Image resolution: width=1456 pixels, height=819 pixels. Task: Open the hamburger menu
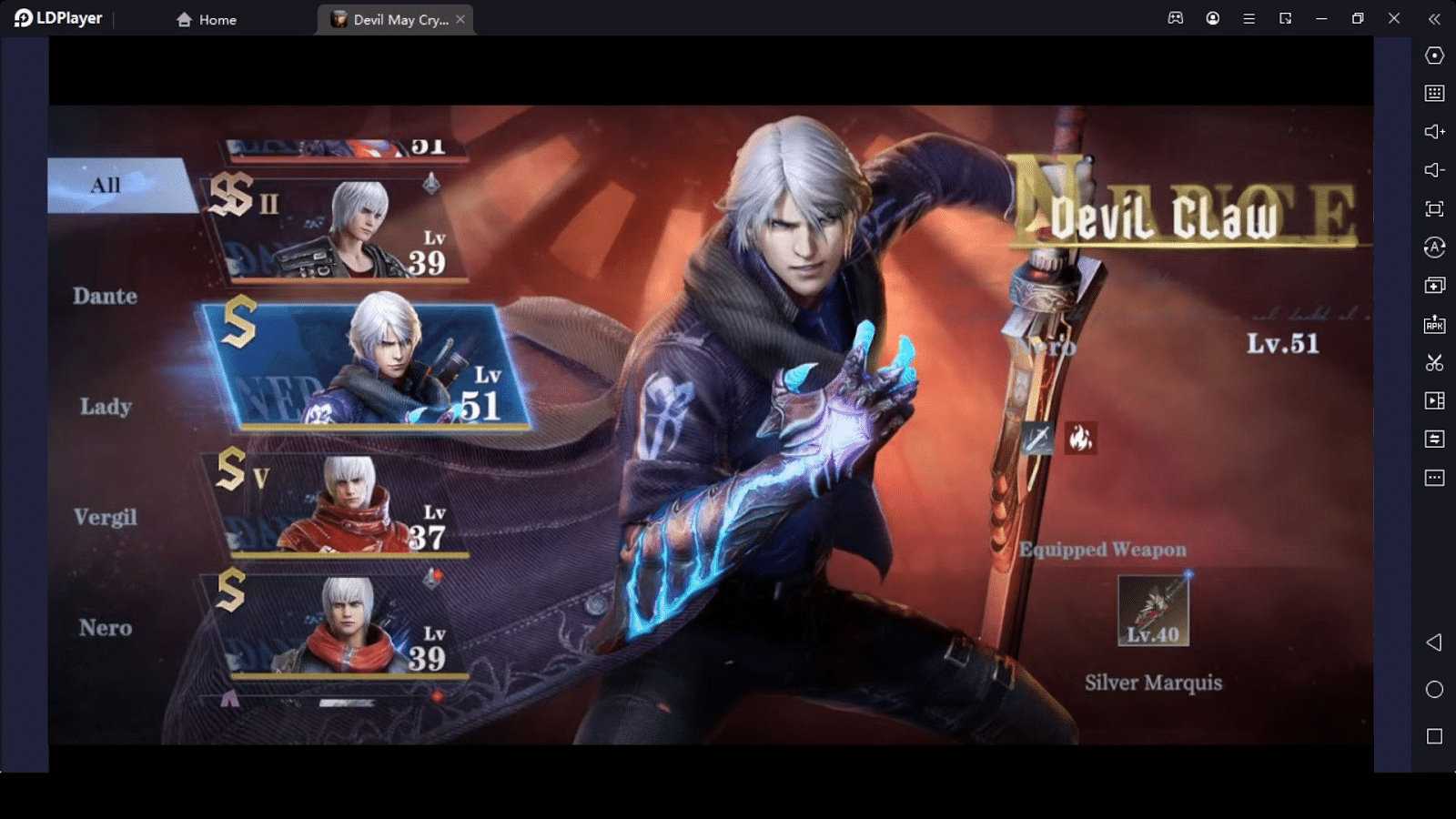1249,17
